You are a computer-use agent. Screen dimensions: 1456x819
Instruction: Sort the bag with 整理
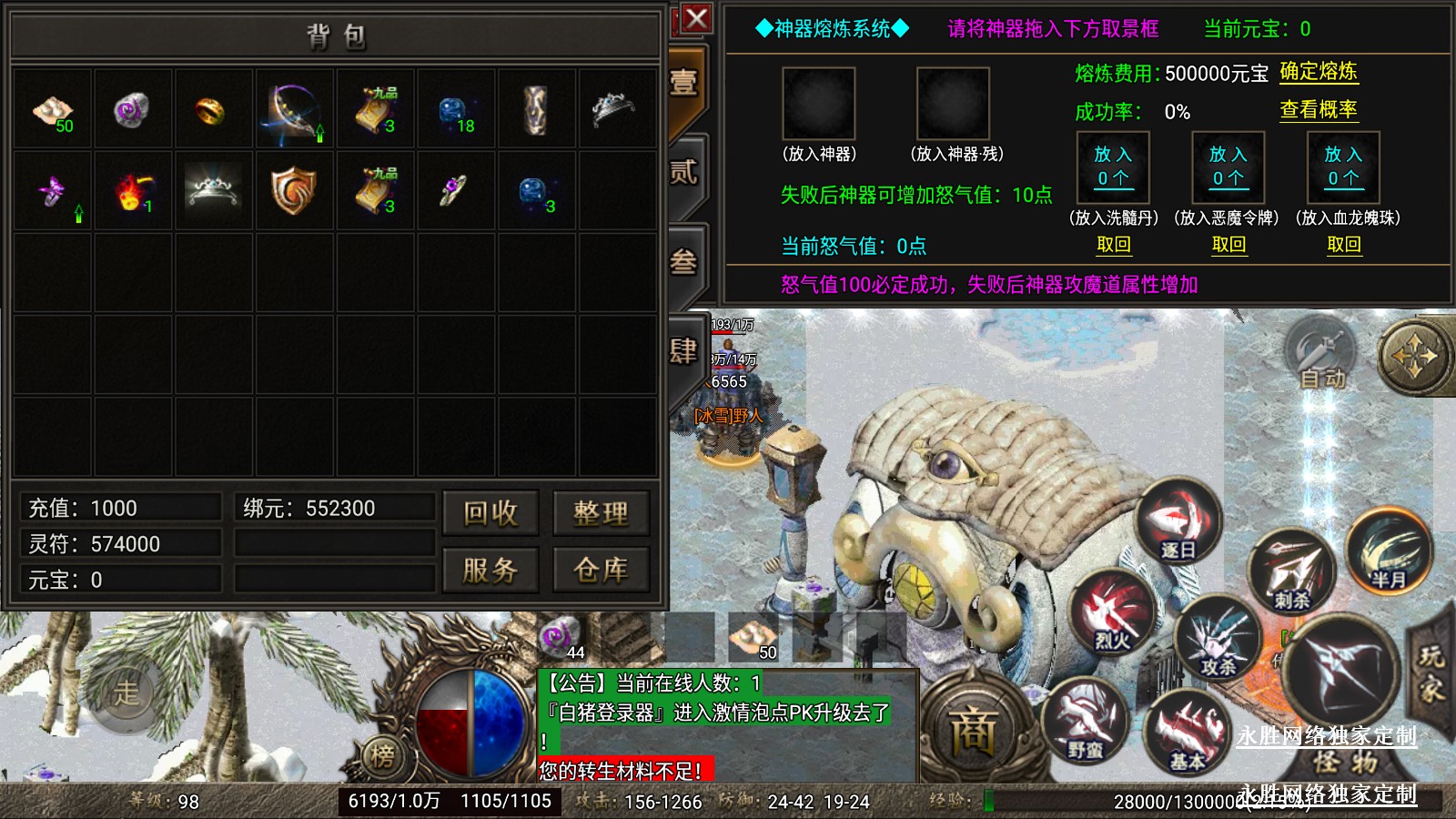[x=601, y=513]
